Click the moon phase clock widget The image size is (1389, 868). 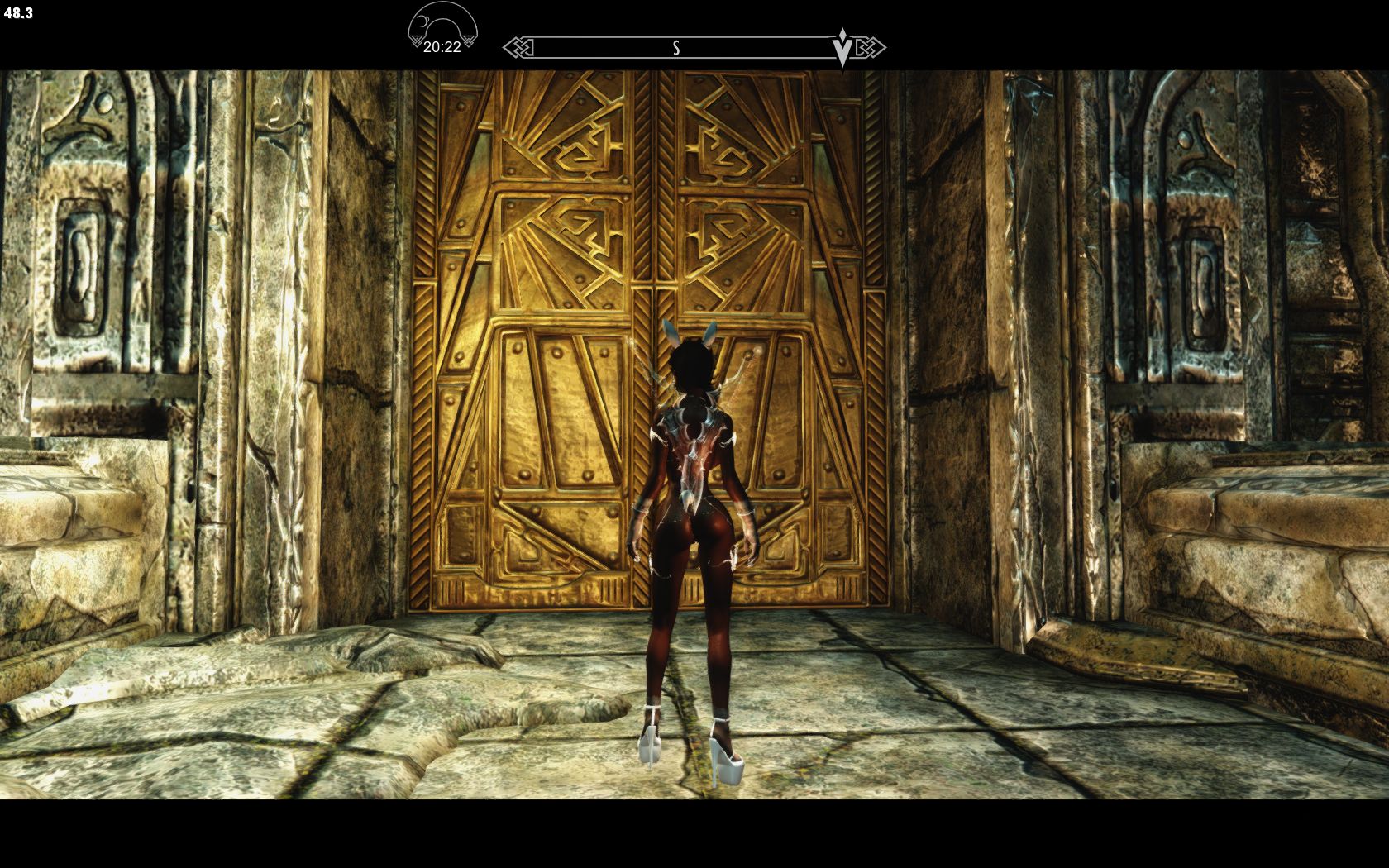[442, 31]
